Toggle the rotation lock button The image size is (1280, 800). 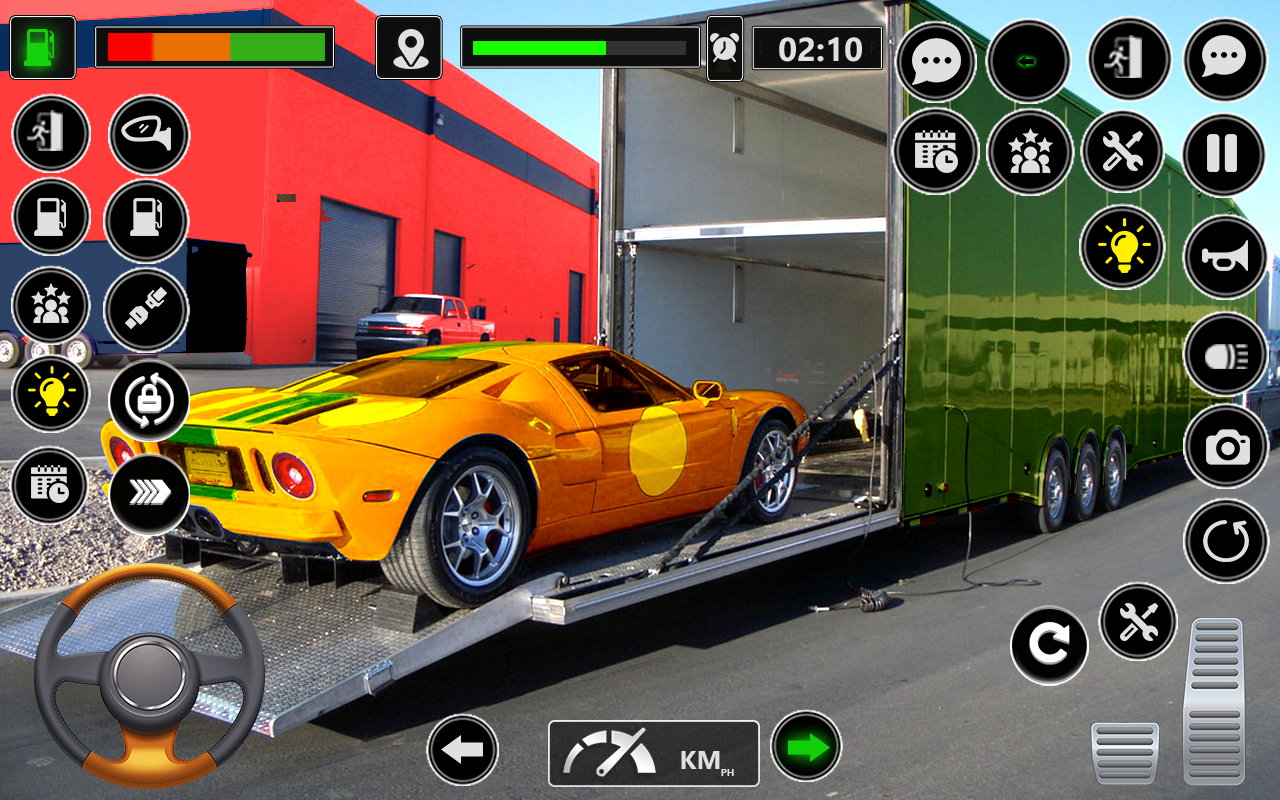148,400
